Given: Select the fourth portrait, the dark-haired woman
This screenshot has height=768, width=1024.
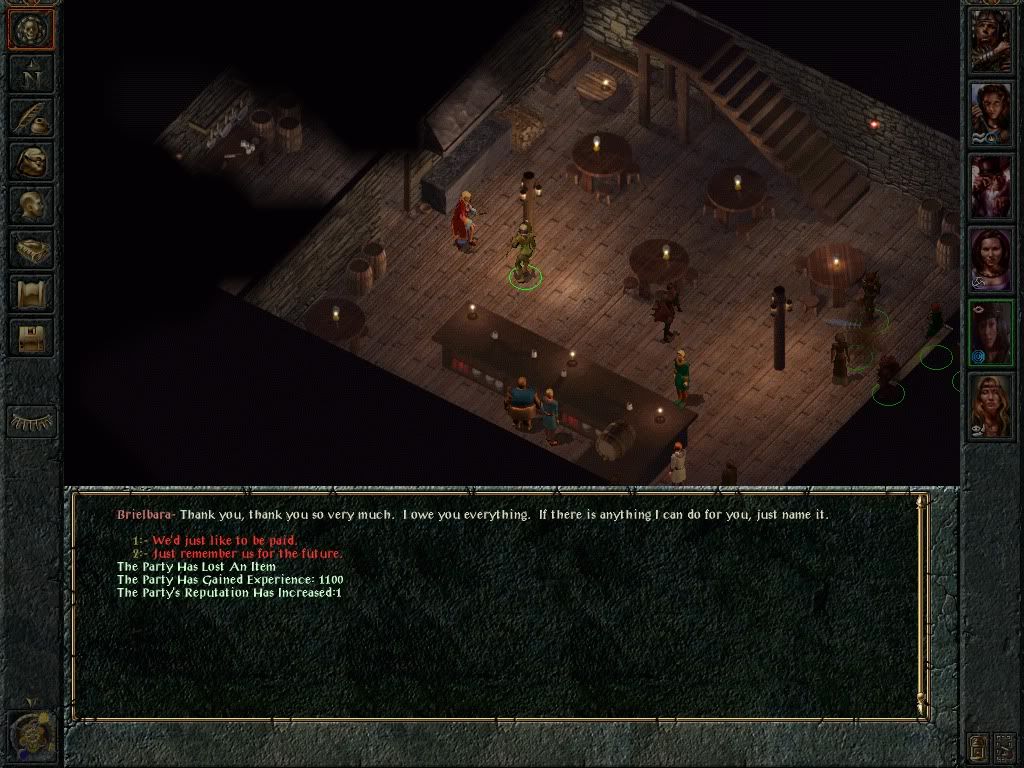Looking at the screenshot, I should 991,260.
